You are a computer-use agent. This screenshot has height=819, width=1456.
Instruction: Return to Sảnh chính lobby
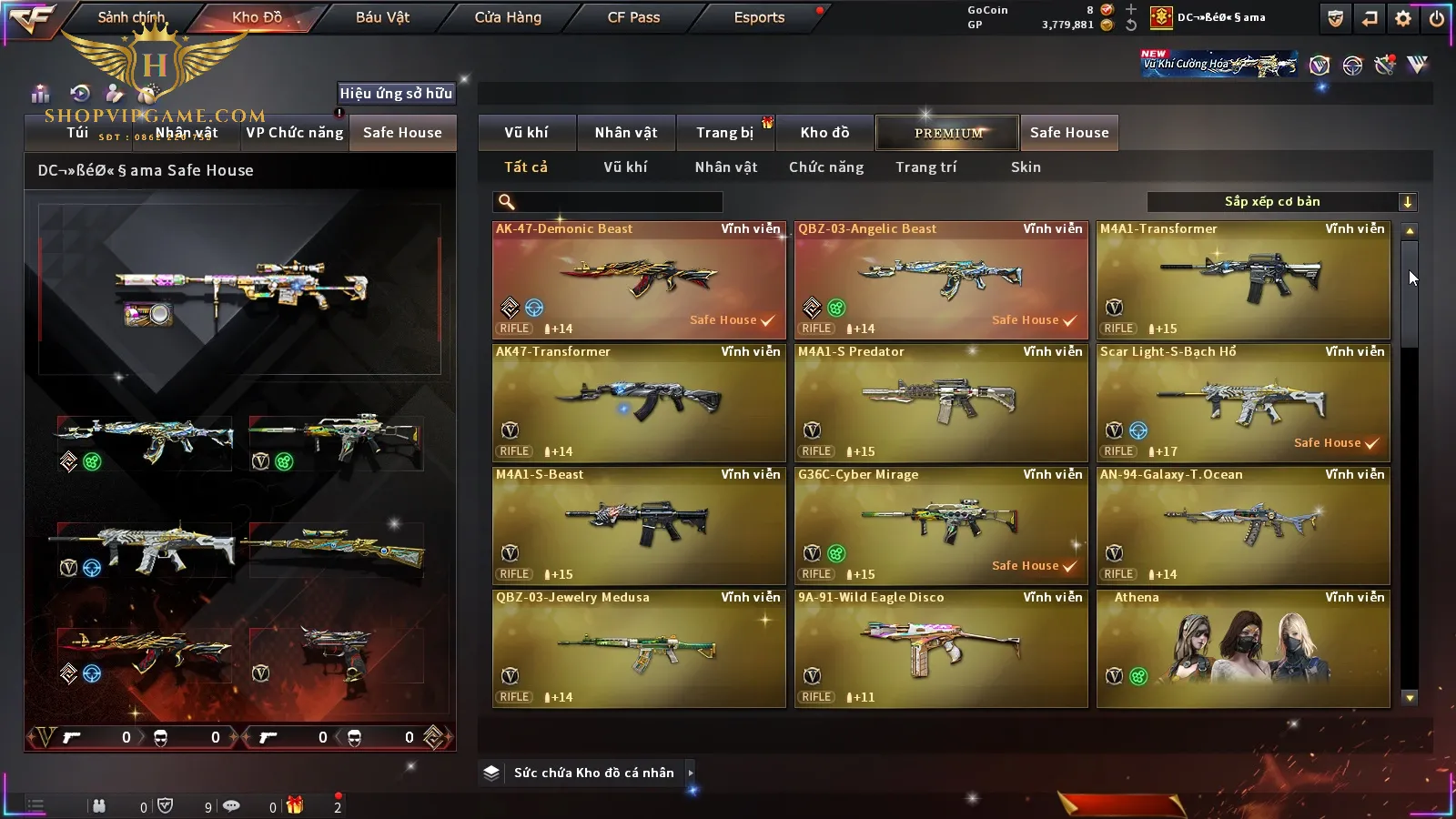pyautogui.click(x=131, y=17)
